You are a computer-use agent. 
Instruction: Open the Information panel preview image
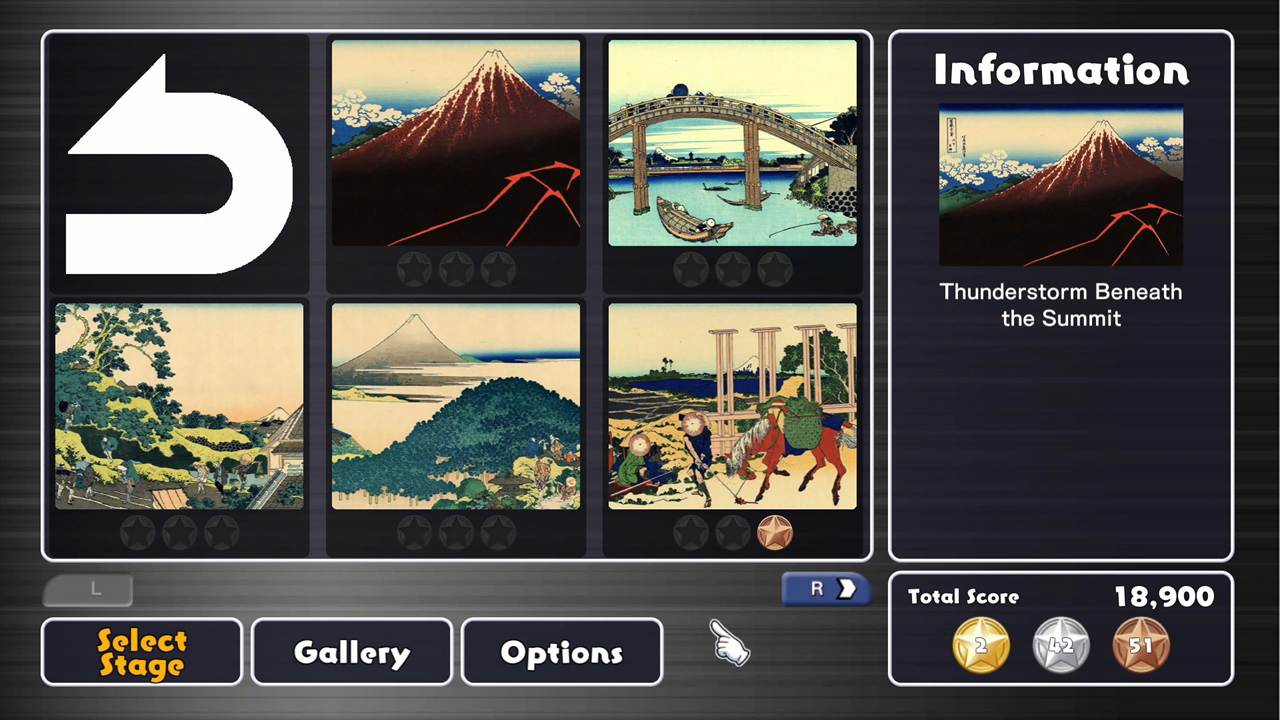point(1060,186)
